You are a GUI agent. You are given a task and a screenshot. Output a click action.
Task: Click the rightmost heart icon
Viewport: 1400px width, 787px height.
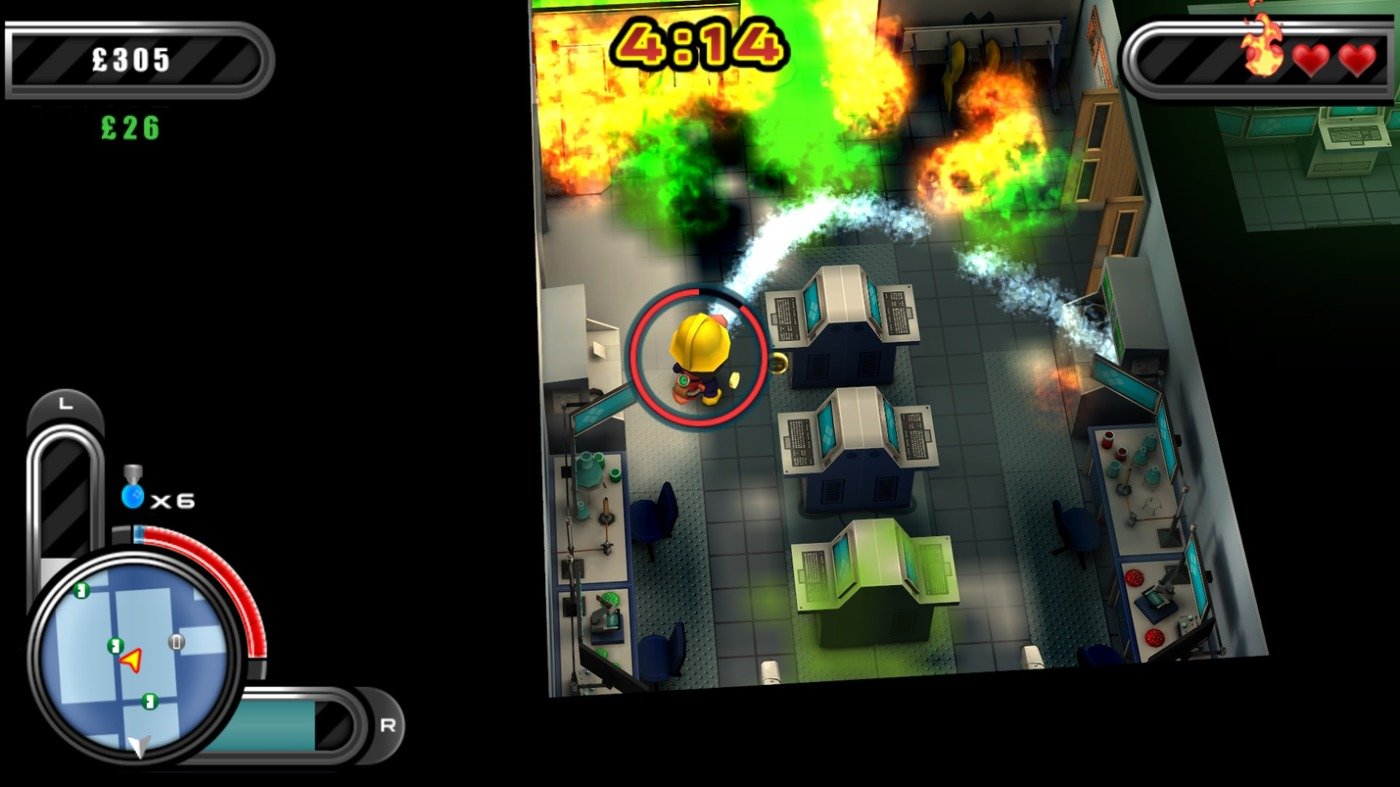[1356, 58]
